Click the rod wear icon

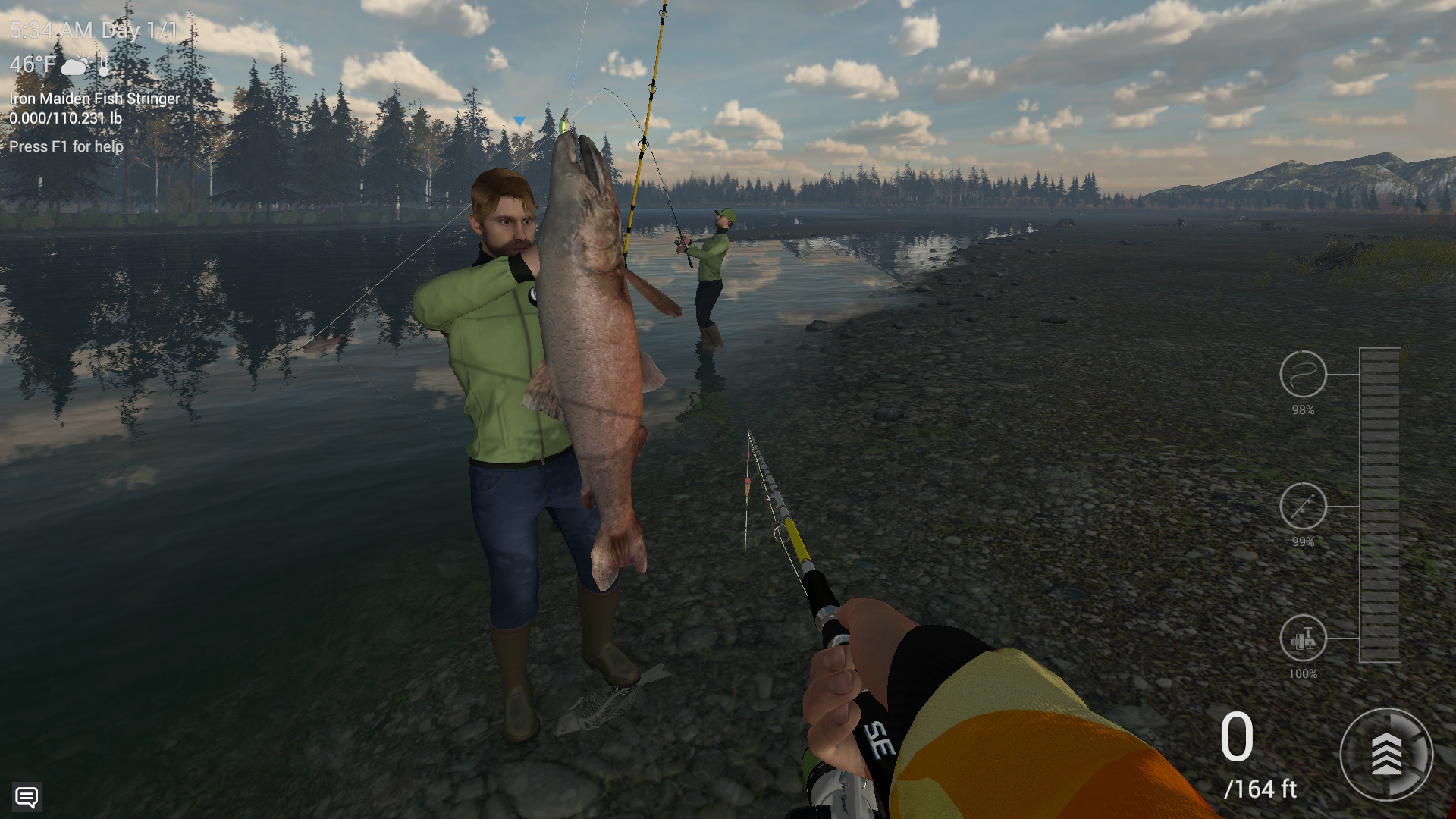[1302, 506]
